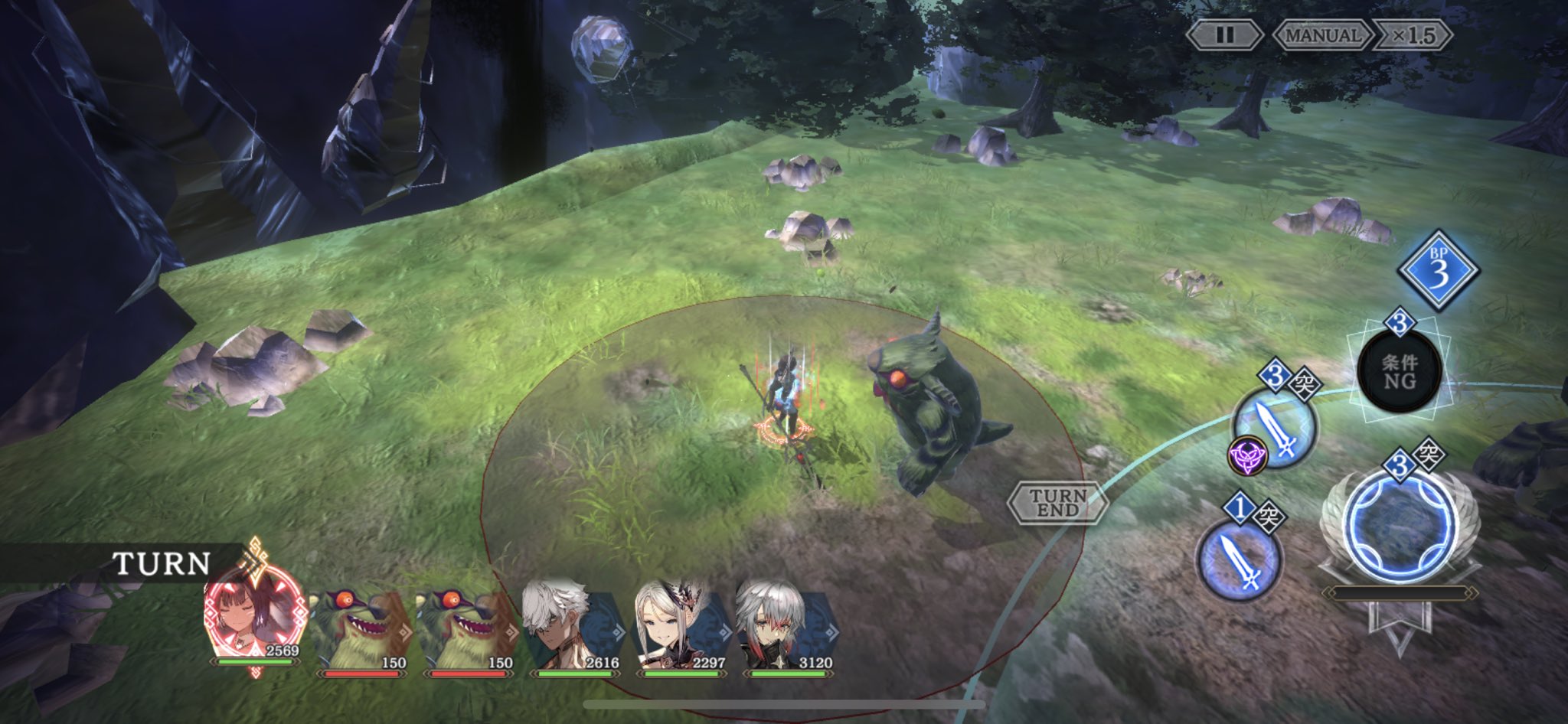Screen dimensions: 1568x724
Task: Use the 1-cost sword skill
Action: point(1240,556)
